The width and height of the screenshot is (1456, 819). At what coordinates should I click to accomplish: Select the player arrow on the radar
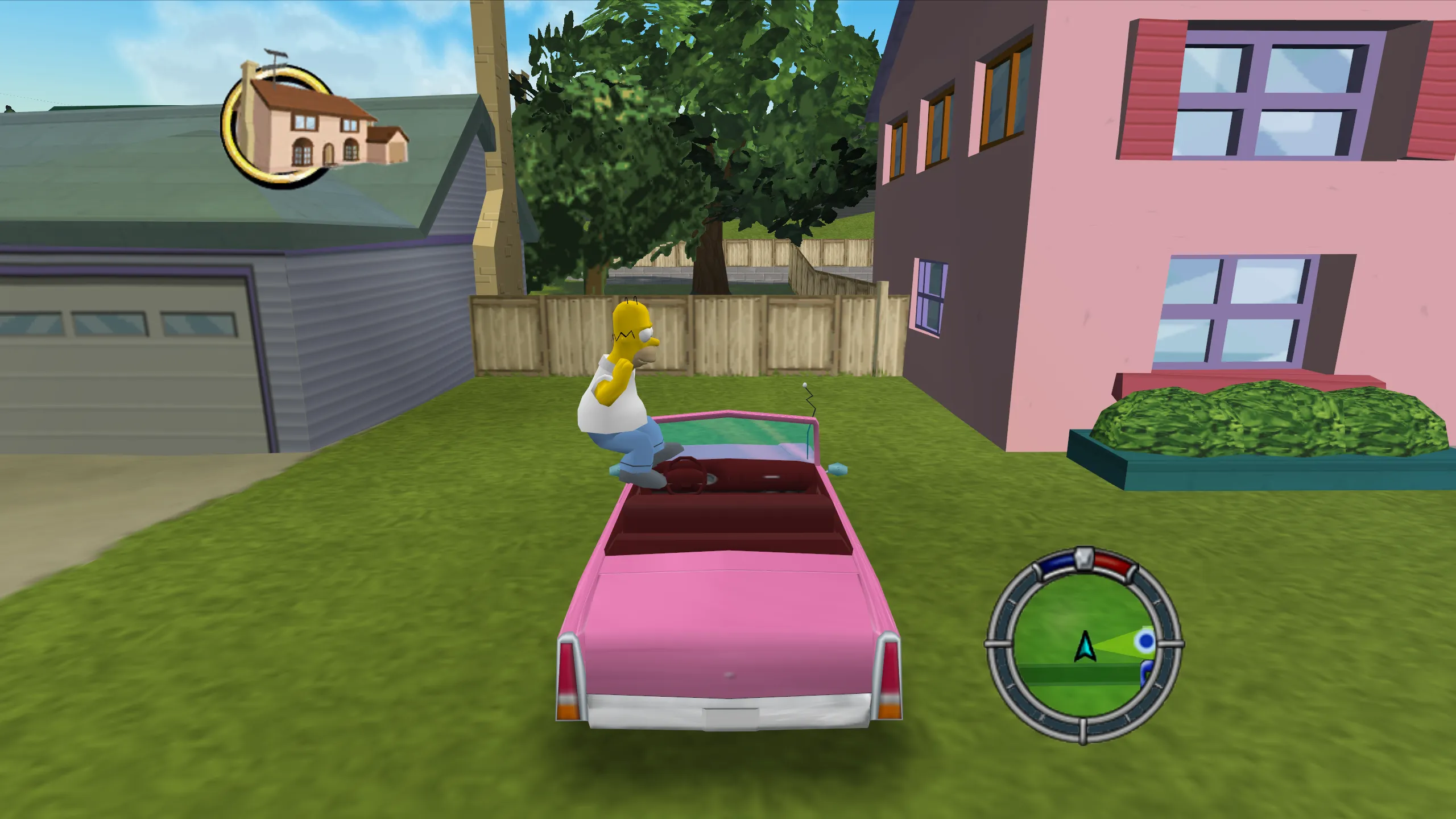point(1085,646)
